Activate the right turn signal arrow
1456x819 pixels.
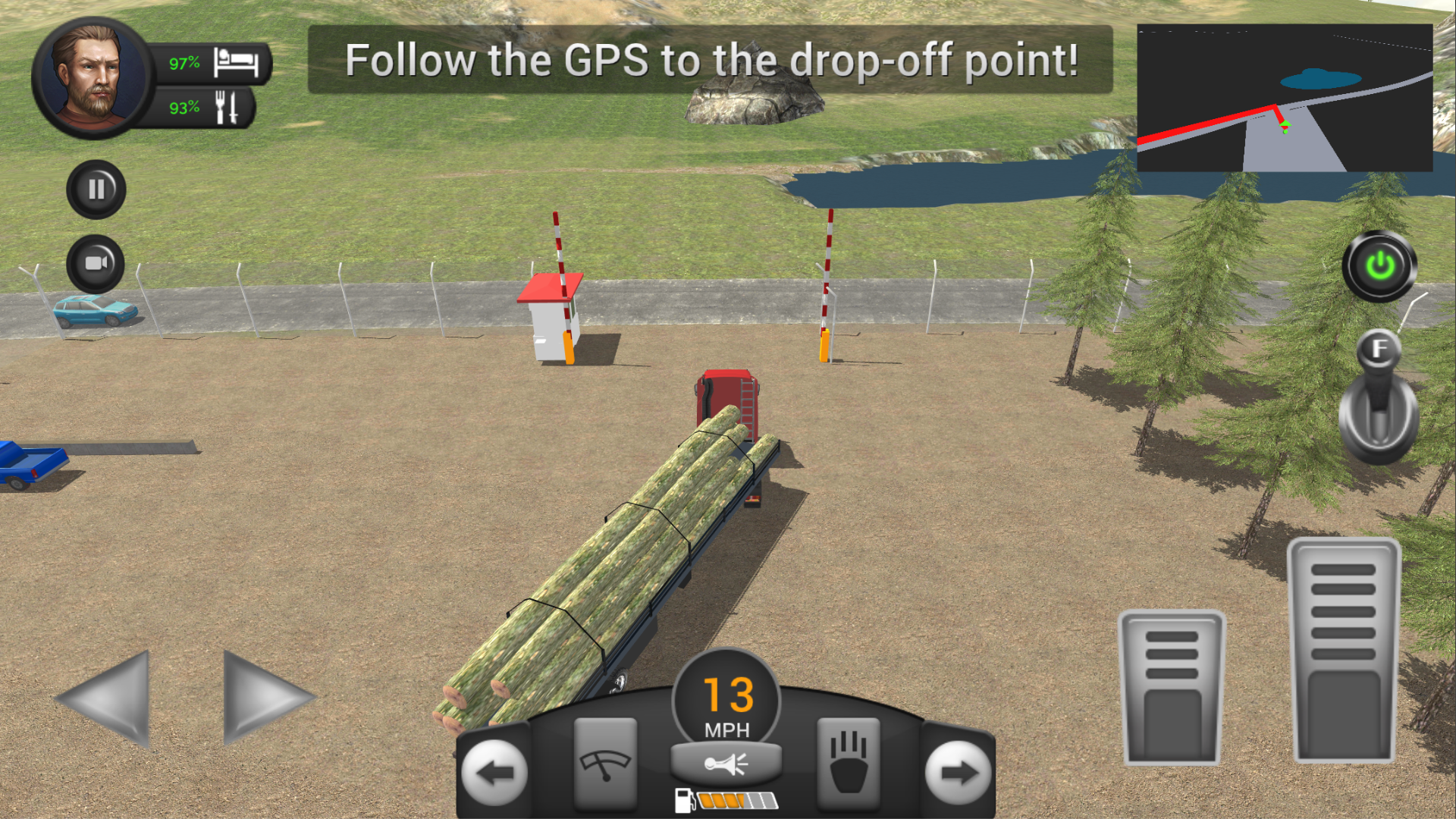click(x=957, y=773)
